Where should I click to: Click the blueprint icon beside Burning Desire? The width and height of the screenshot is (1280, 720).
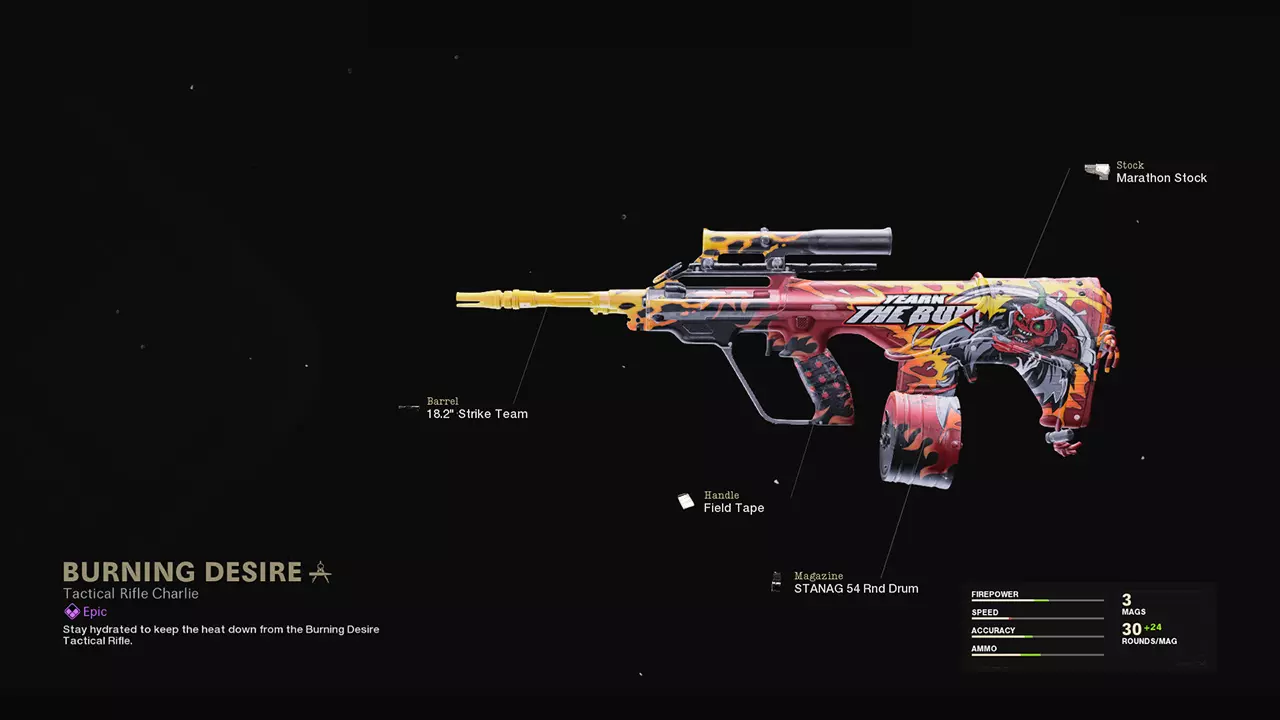(x=320, y=572)
